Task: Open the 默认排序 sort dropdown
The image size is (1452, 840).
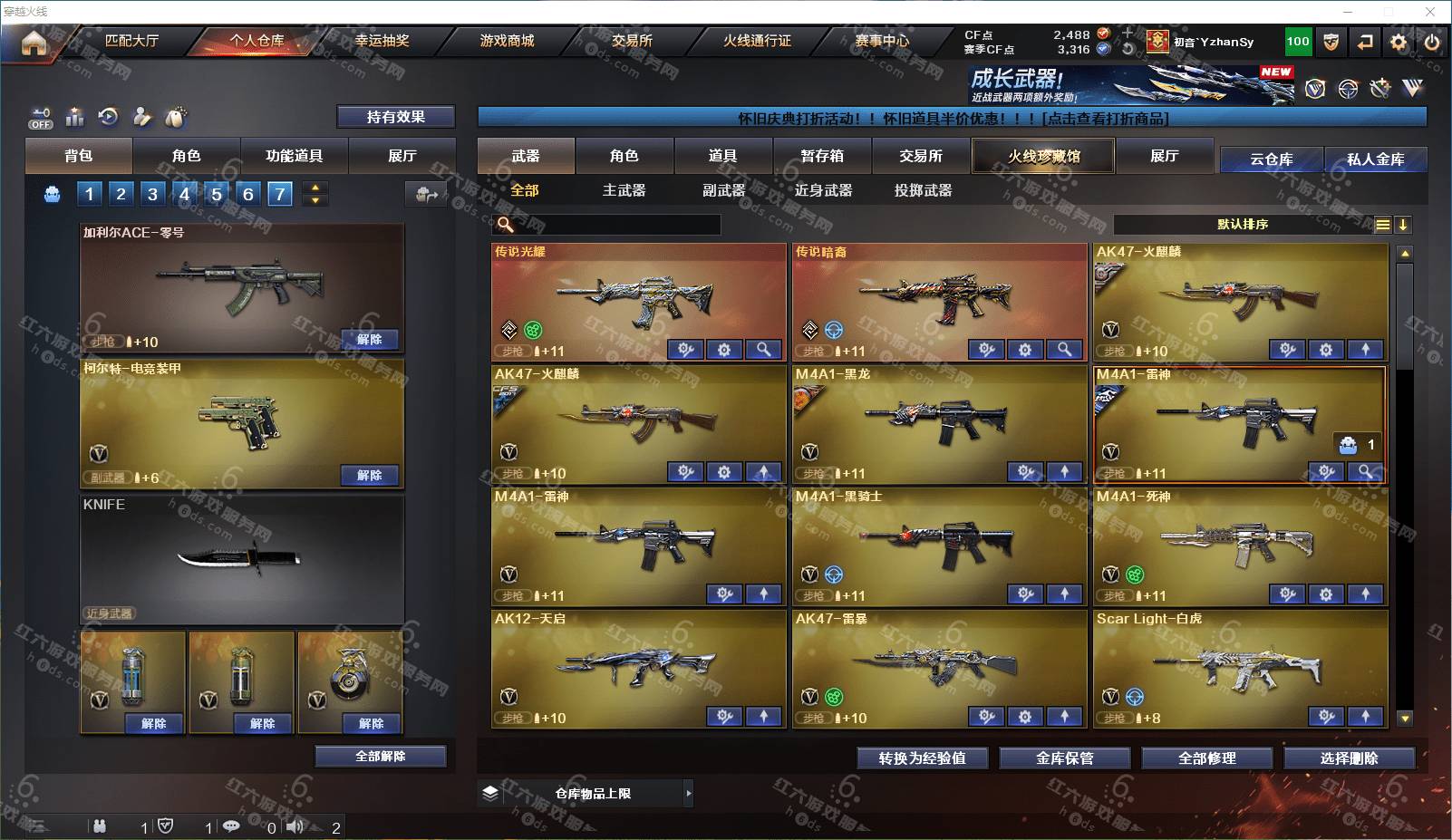Action: coord(1243,225)
